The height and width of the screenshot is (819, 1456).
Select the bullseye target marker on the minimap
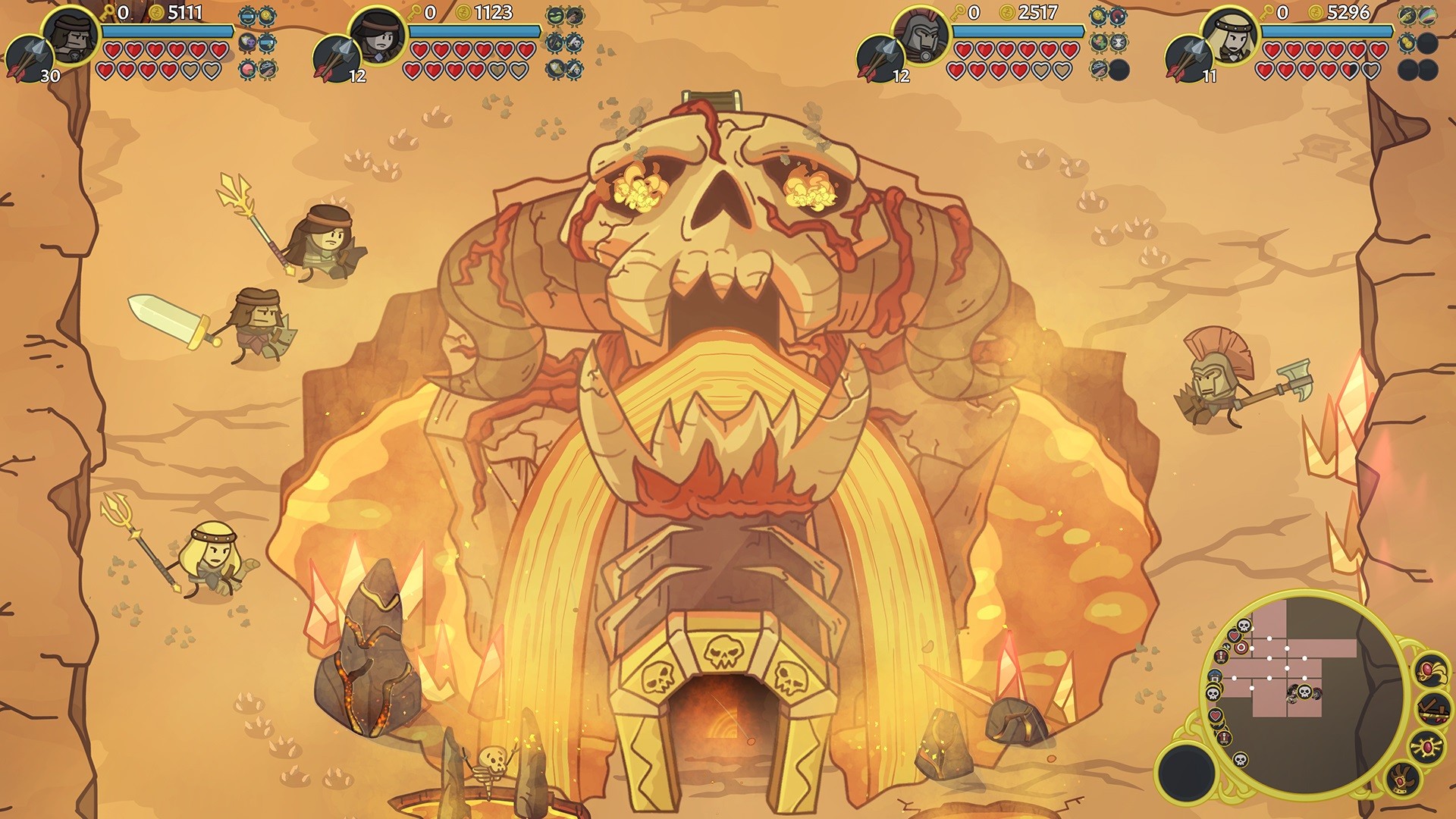pyautogui.click(x=1241, y=648)
